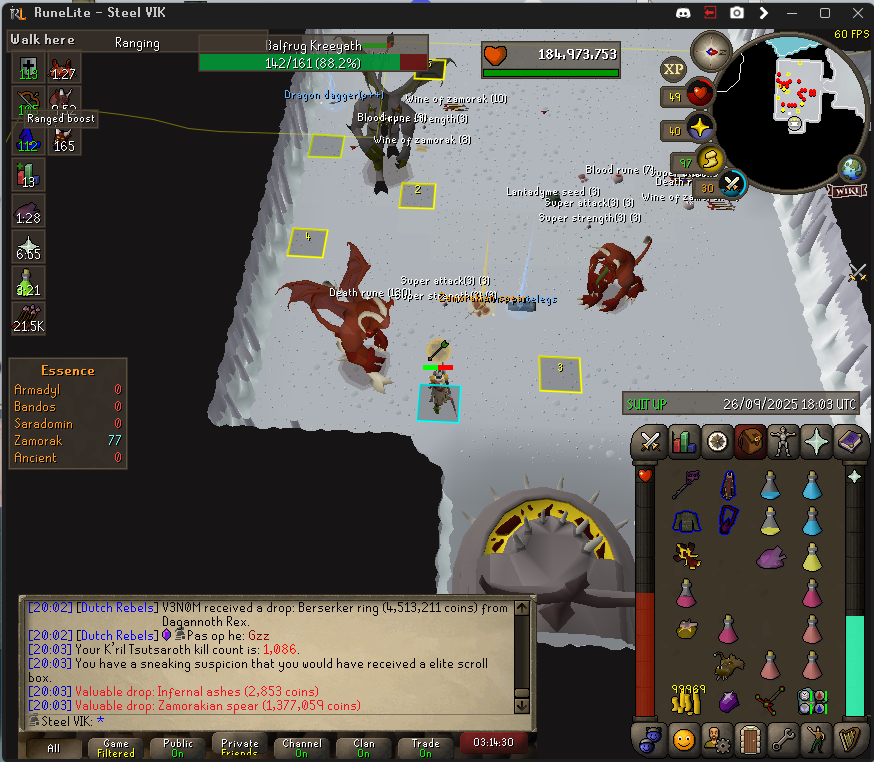
Task: Switch to the Skills tab
Action: [x=685, y=441]
